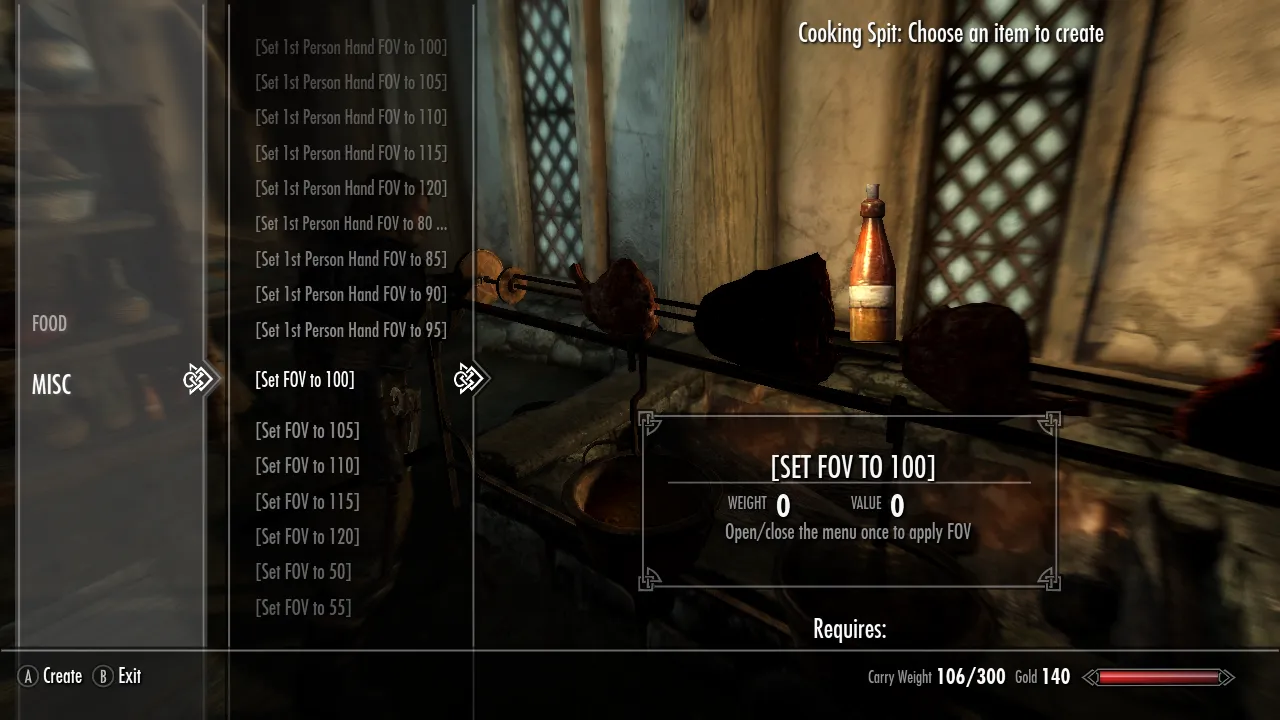Image resolution: width=1280 pixels, height=720 pixels.
Task: Select the truncated Hand FOV to 80 entry
Action: pyautogui.click(x=351, y=223)
